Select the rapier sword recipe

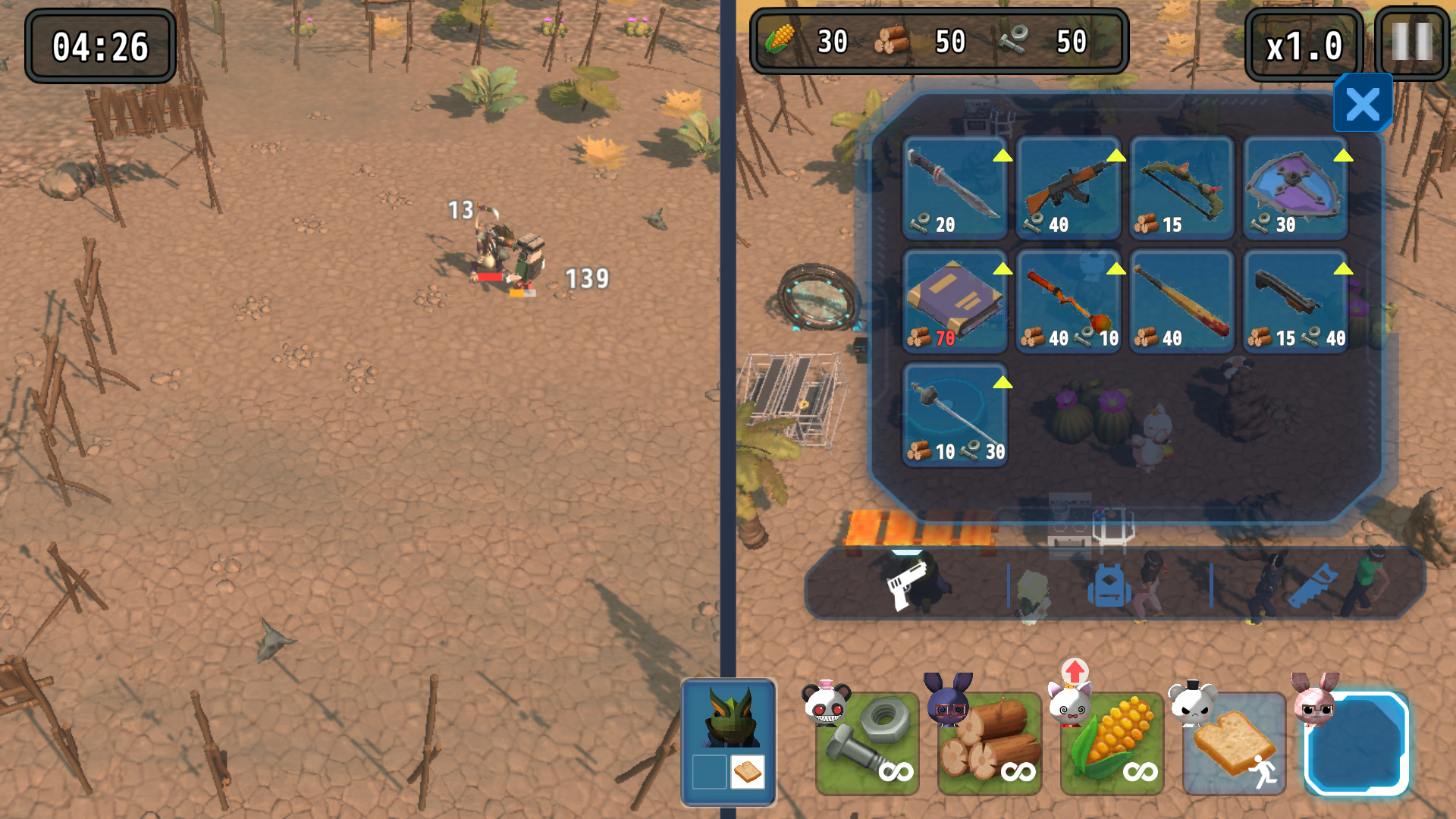[954, 415]
